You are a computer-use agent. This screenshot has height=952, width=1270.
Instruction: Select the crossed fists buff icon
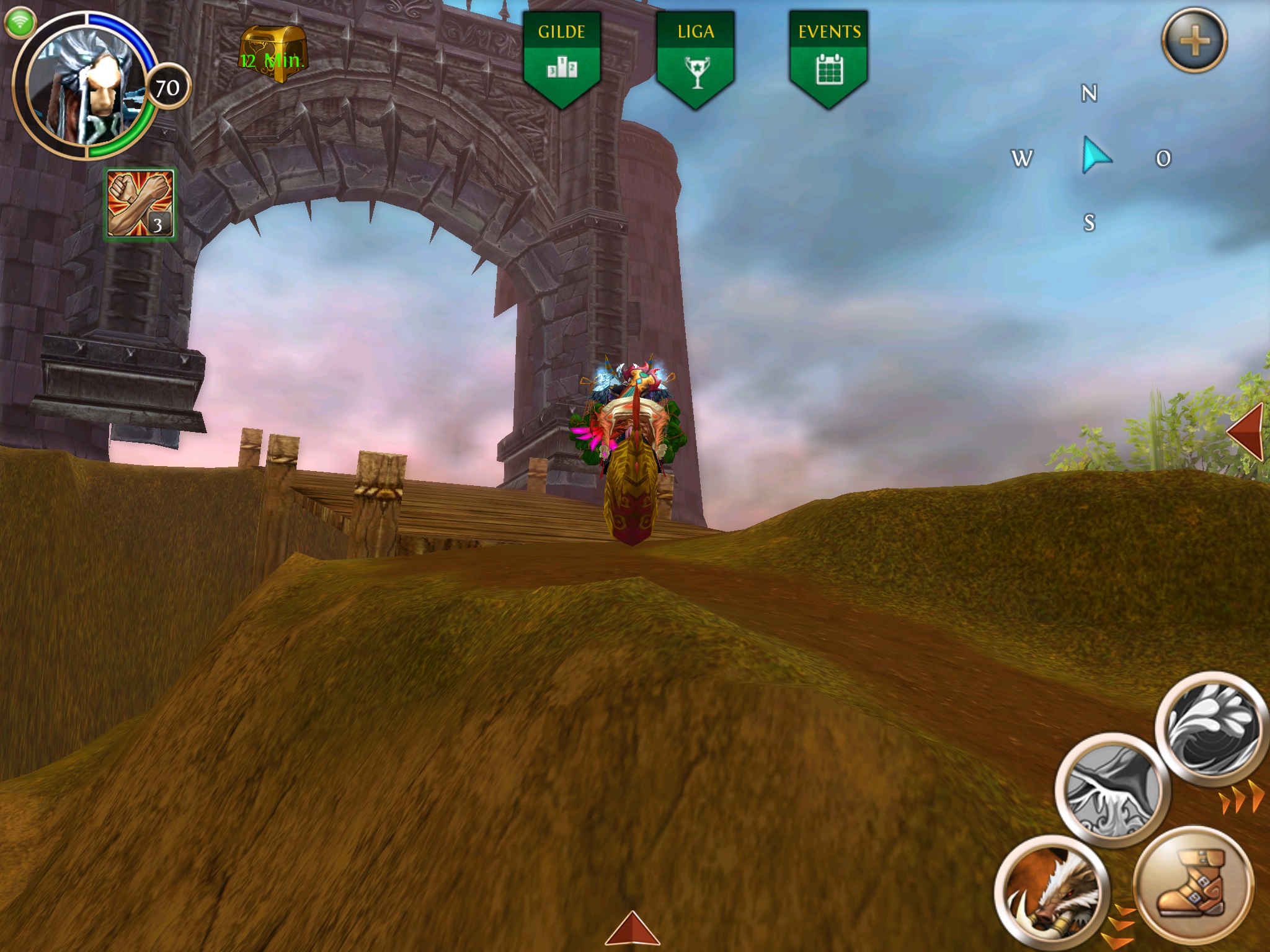pyautogui.click(x=140, y=204)
